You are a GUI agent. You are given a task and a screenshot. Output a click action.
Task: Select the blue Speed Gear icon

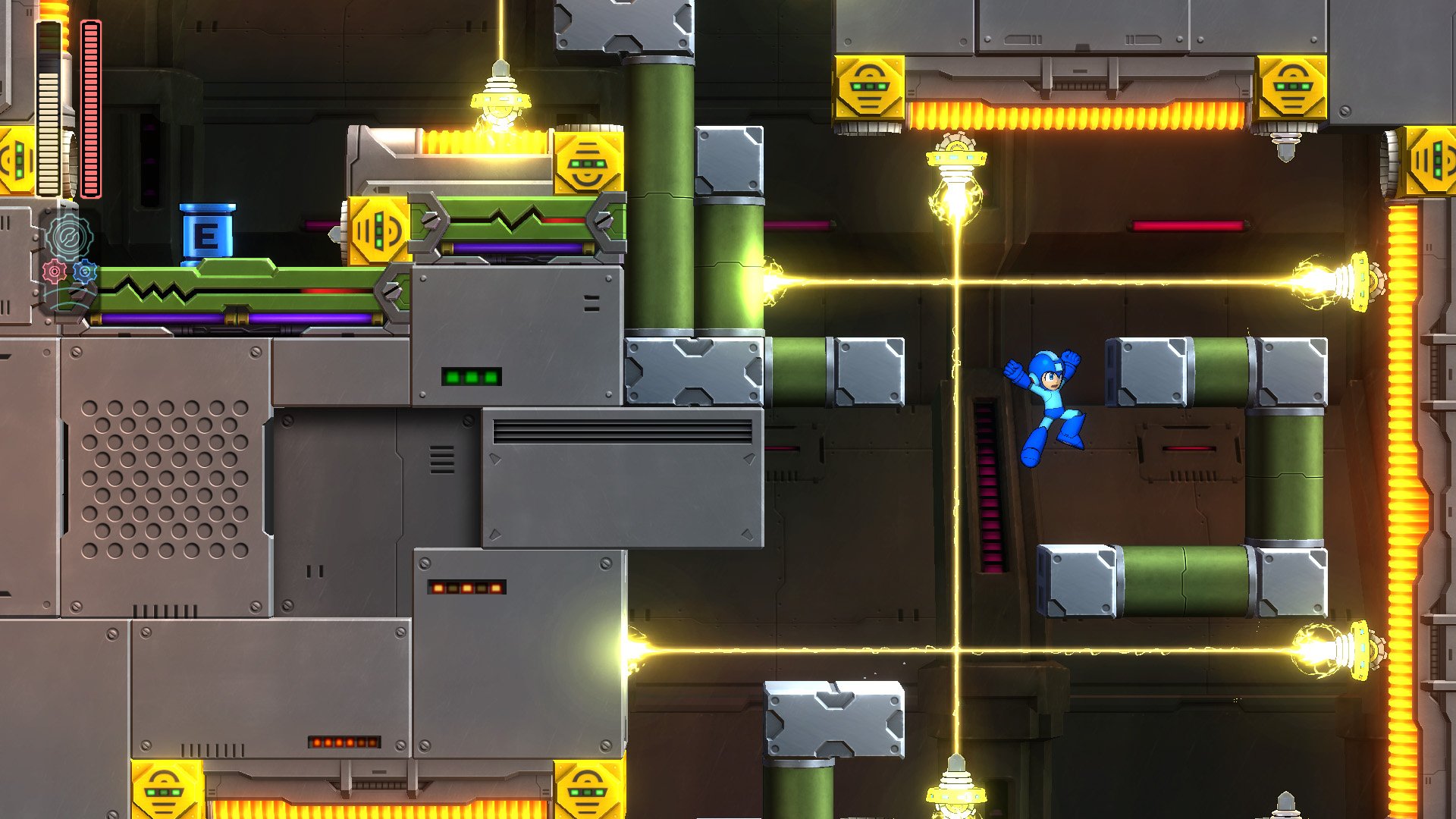(85, 271)
